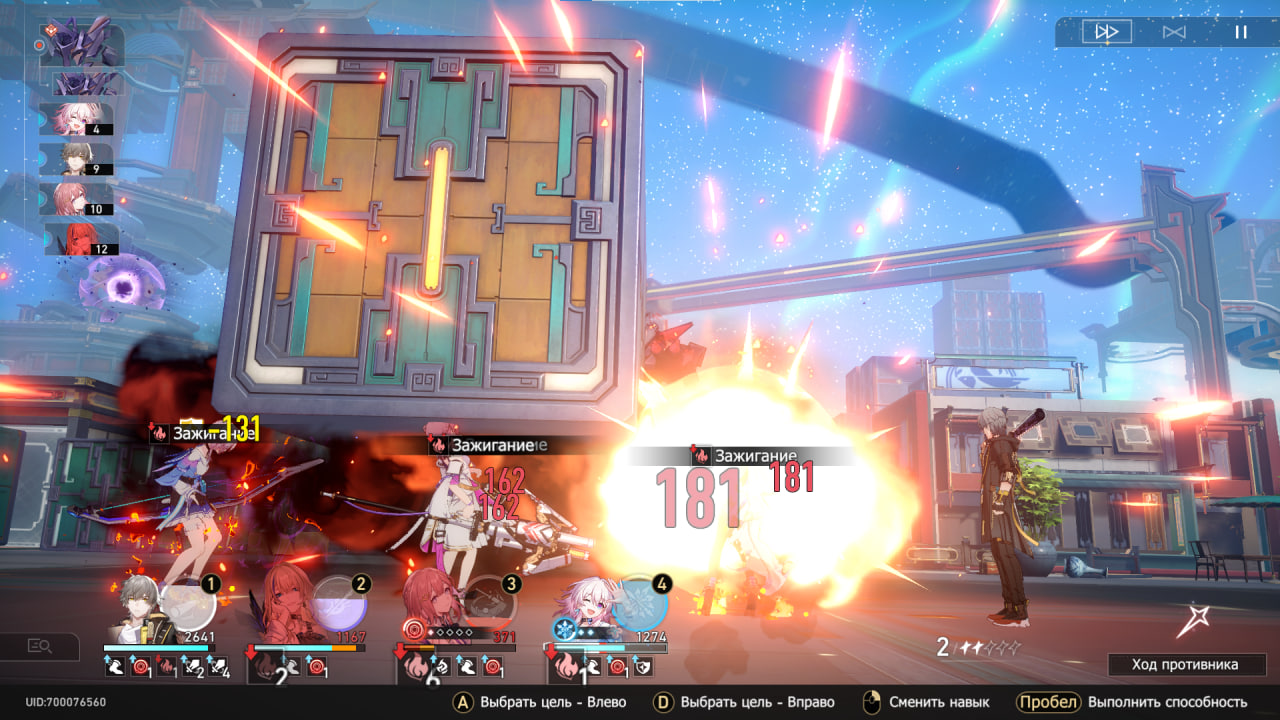Toggle the double-speed battle button
The height and width of the screenshot is (720, 1280).
(x=1107, y=32)
